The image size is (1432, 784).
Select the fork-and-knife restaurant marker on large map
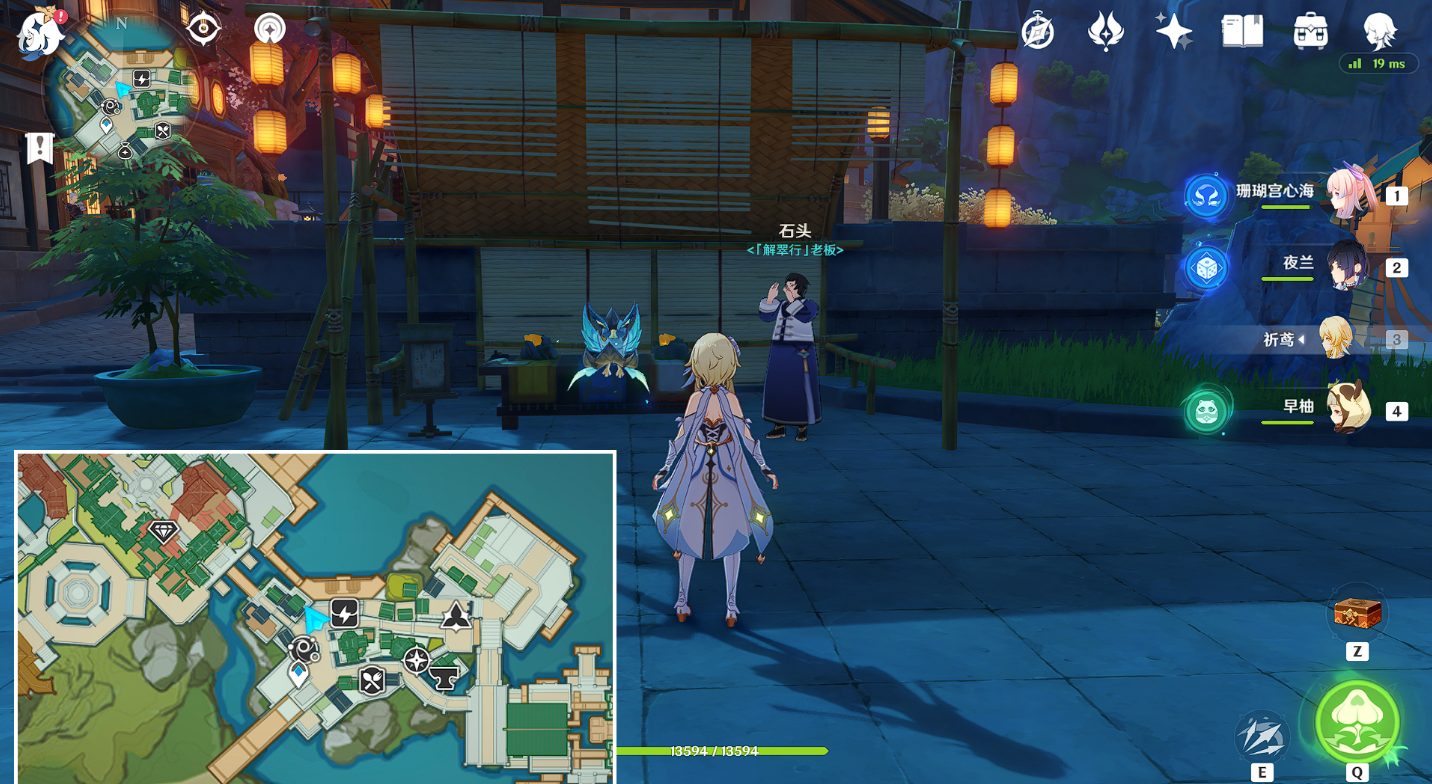(372, 680)
